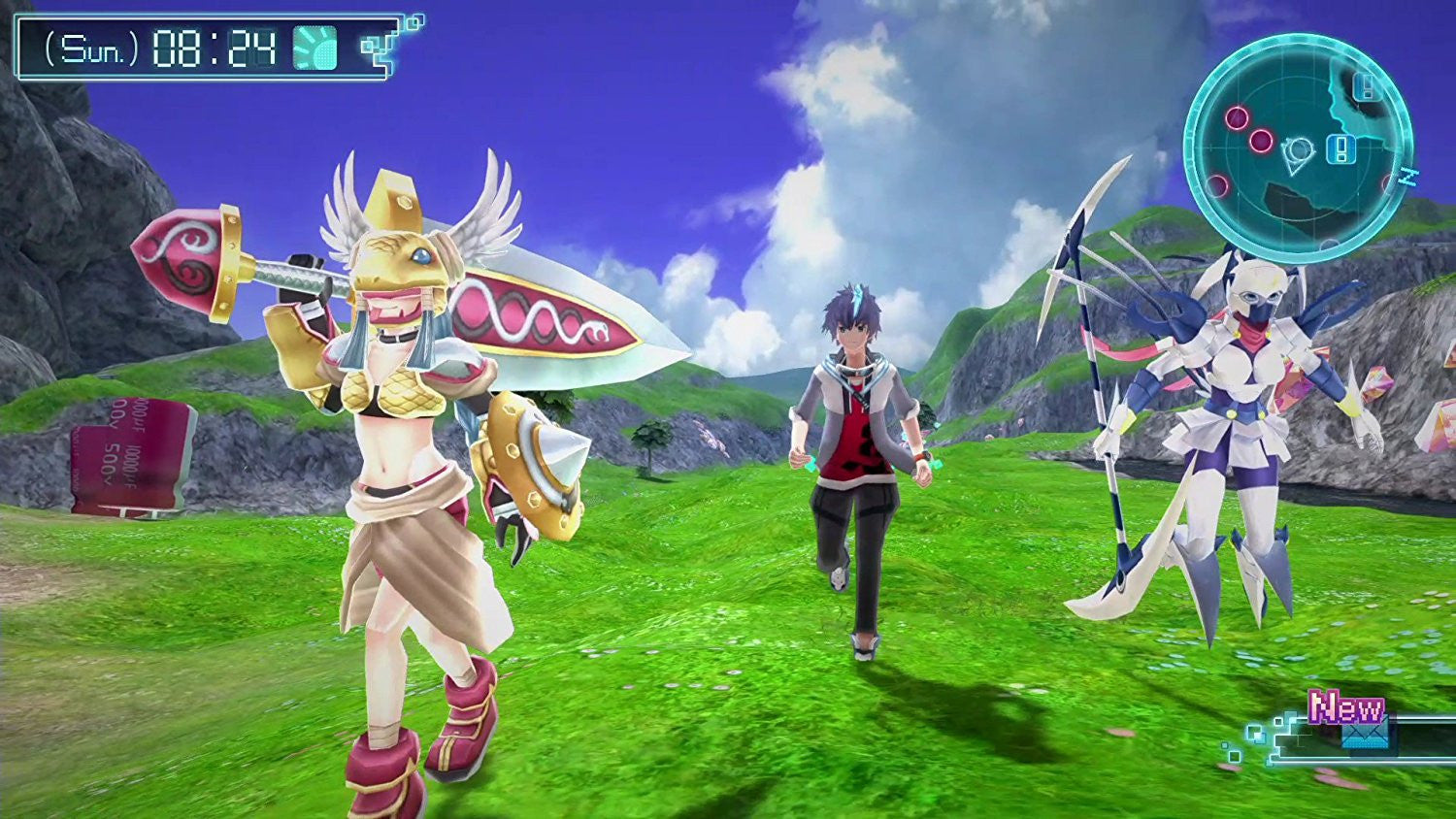The image size is (1456, 819).
Task: Click the New mail notification badge
Action: (x=1345, y=706)
